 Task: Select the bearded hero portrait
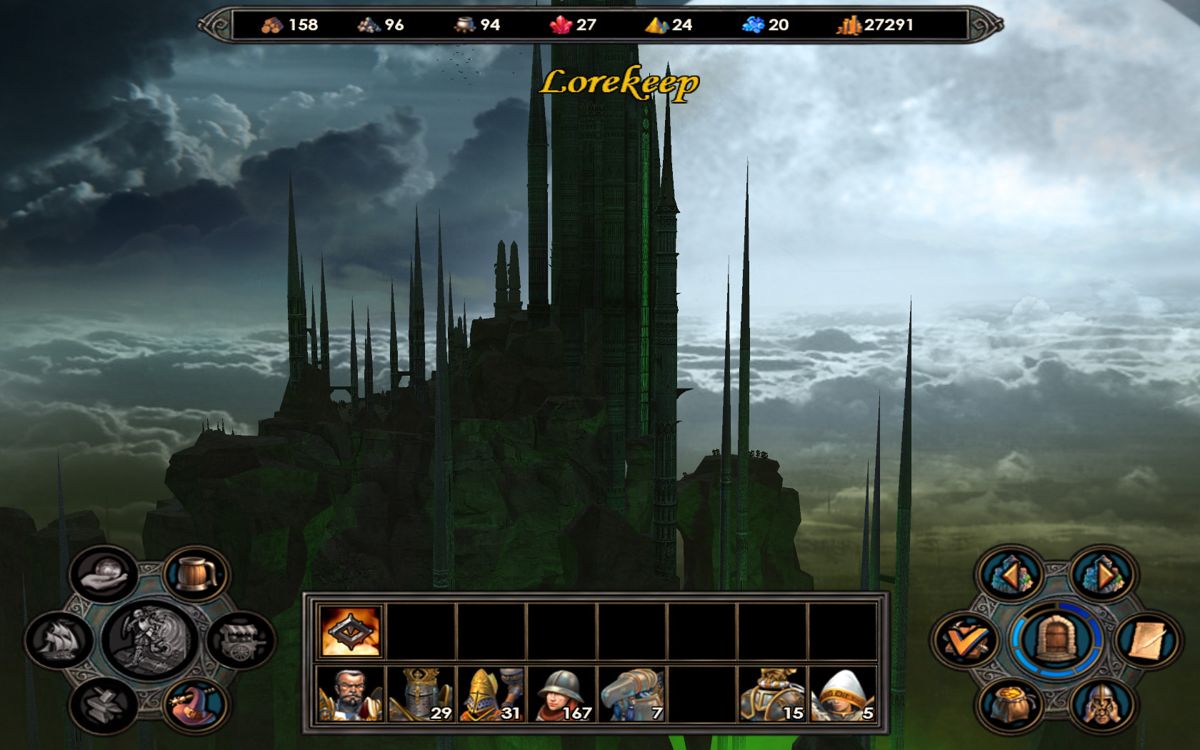click(350, 694)
